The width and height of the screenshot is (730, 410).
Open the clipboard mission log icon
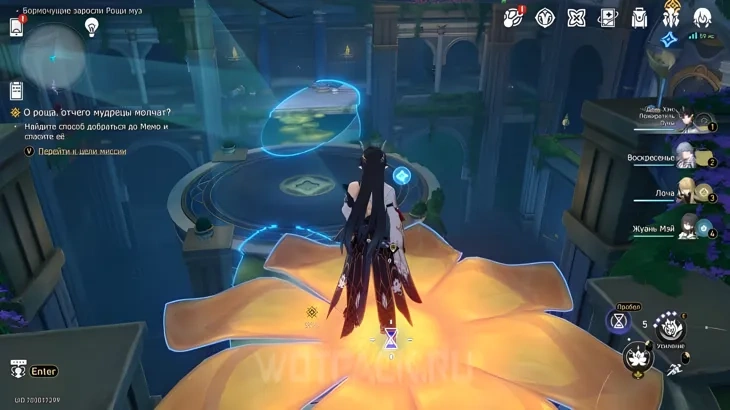[17, 91]
